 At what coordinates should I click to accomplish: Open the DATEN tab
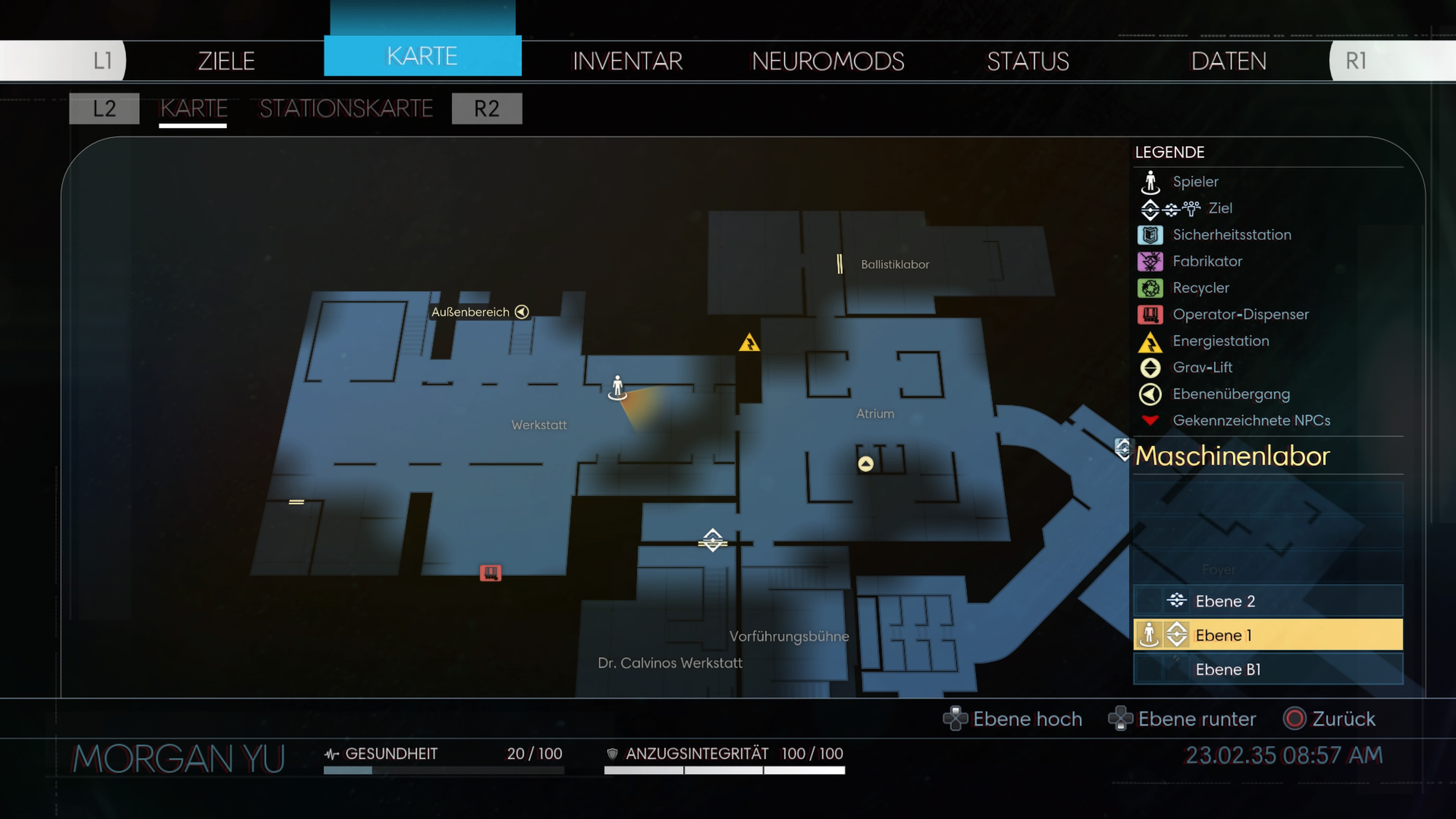tap(1228, 61)
